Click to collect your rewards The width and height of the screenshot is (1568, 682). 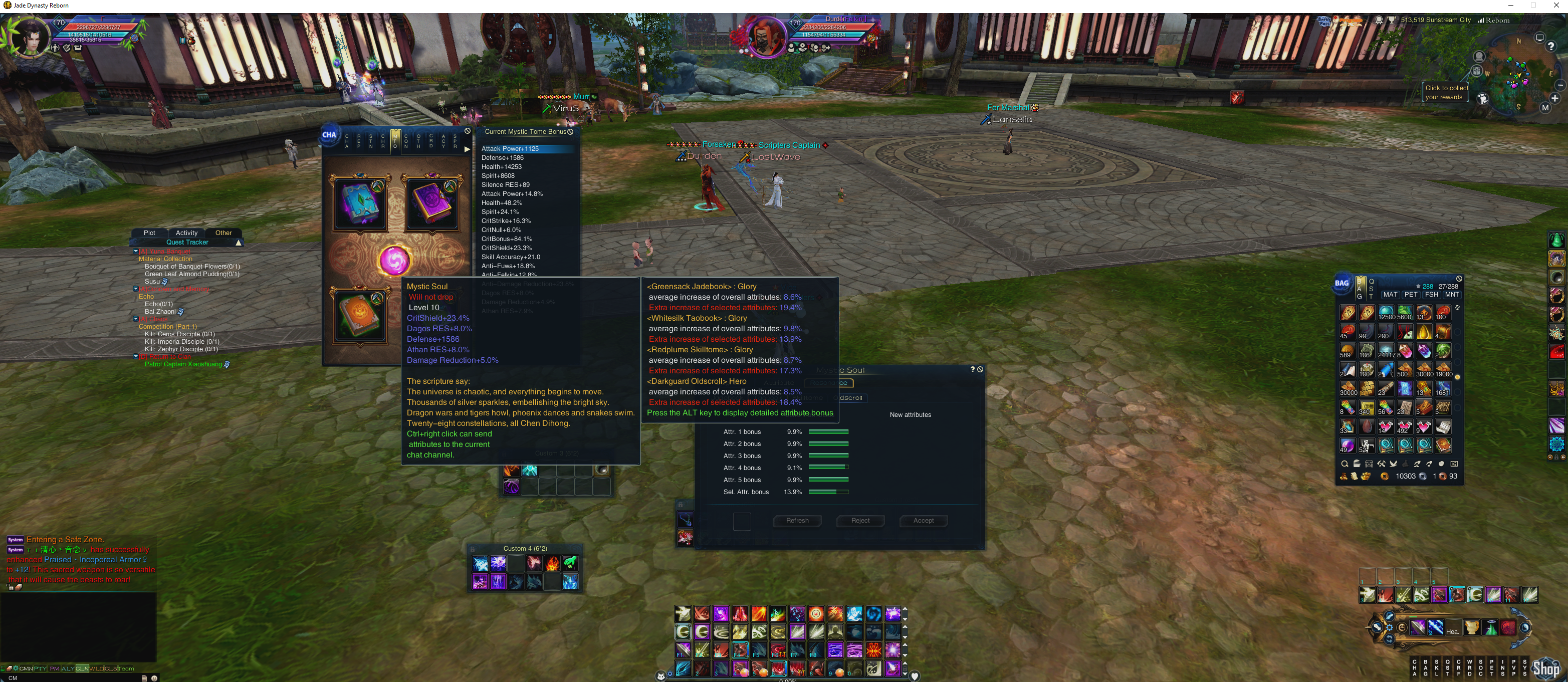[x=1446, y=93]
